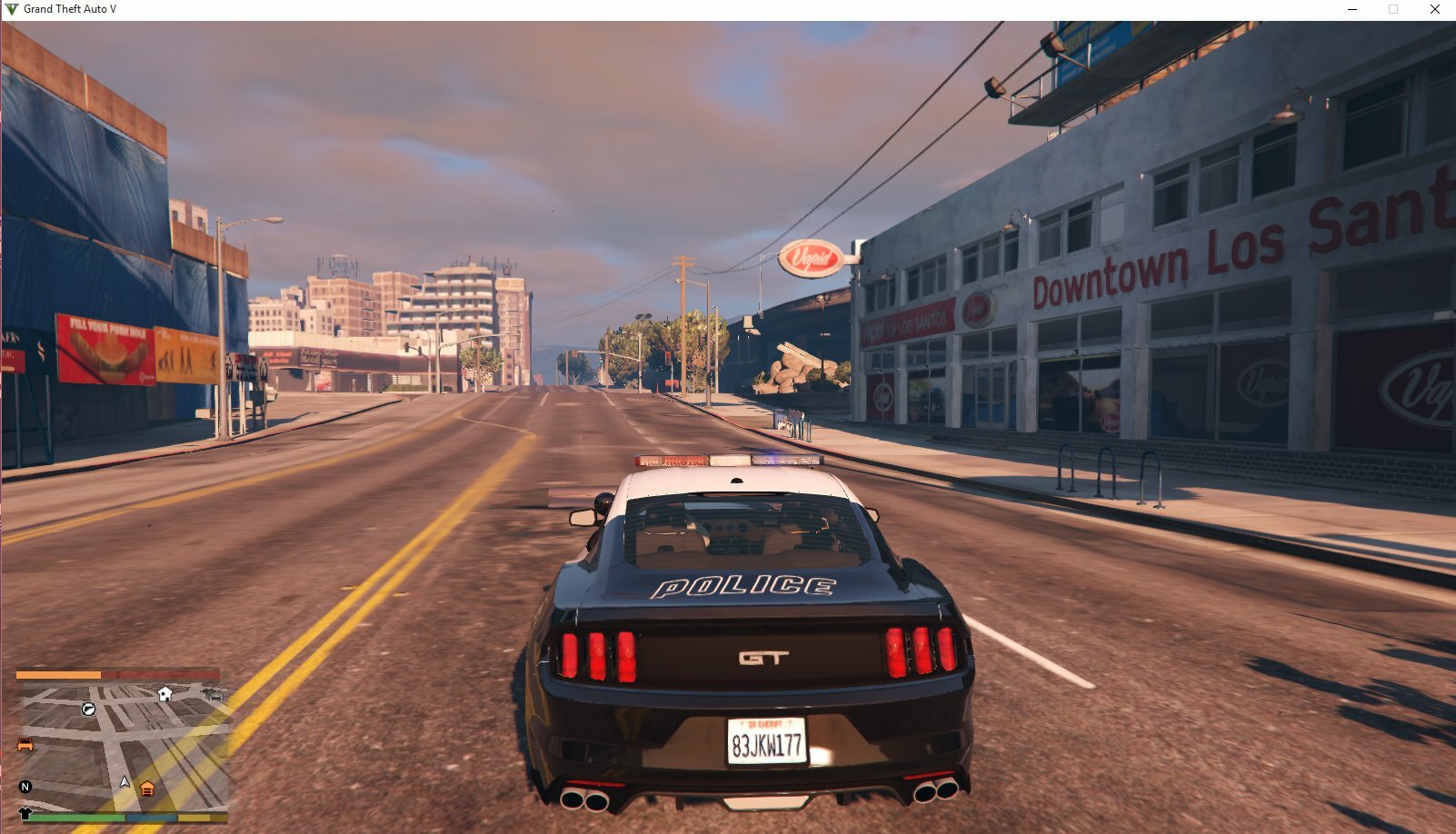Minimize the game window
The width and height of the screenshot is (1456, 834).
pos(1352,9)
